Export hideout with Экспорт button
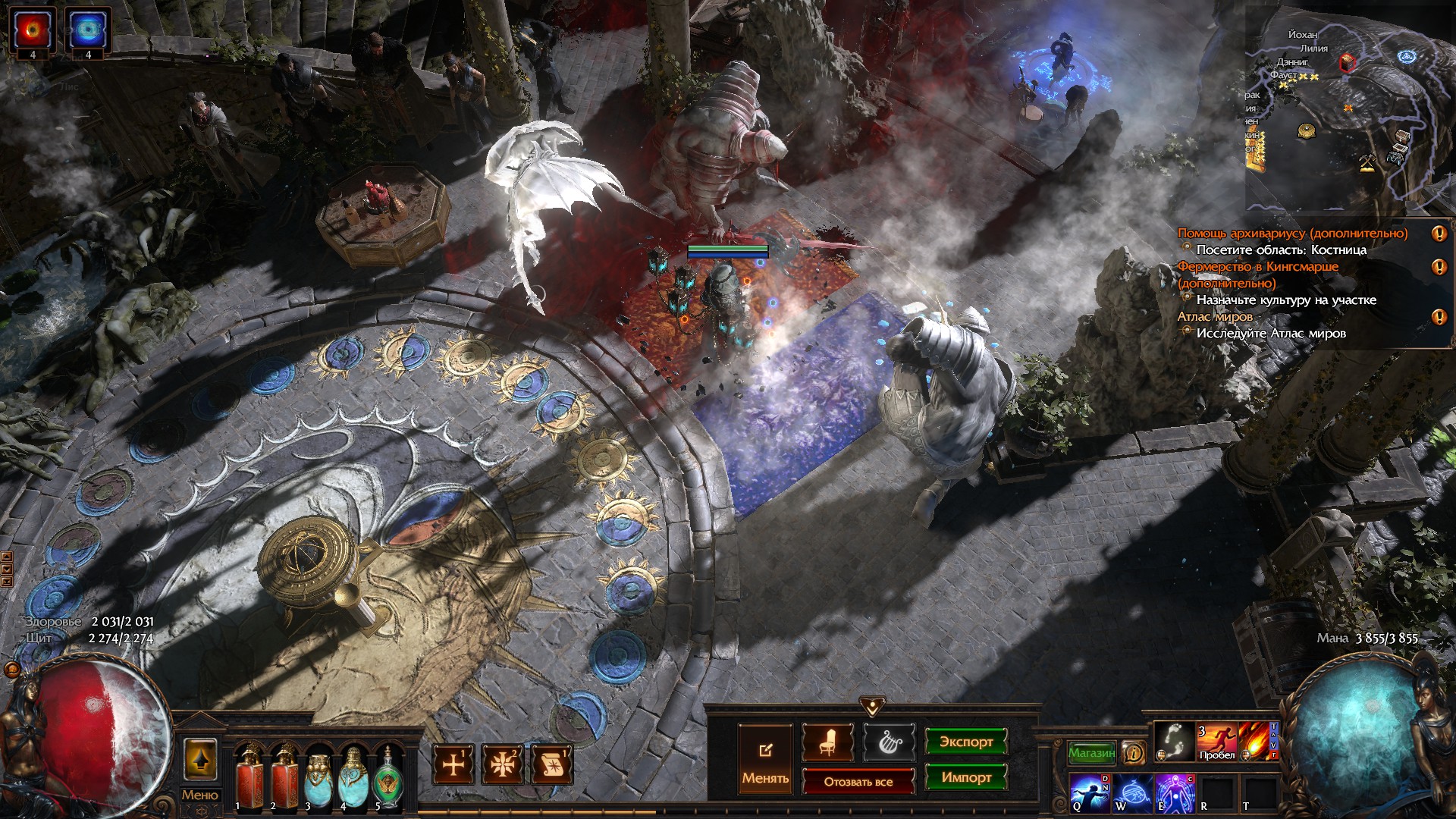Image resolution: width=1456 pixels, height=819 pixels. (x=965, y=742)
